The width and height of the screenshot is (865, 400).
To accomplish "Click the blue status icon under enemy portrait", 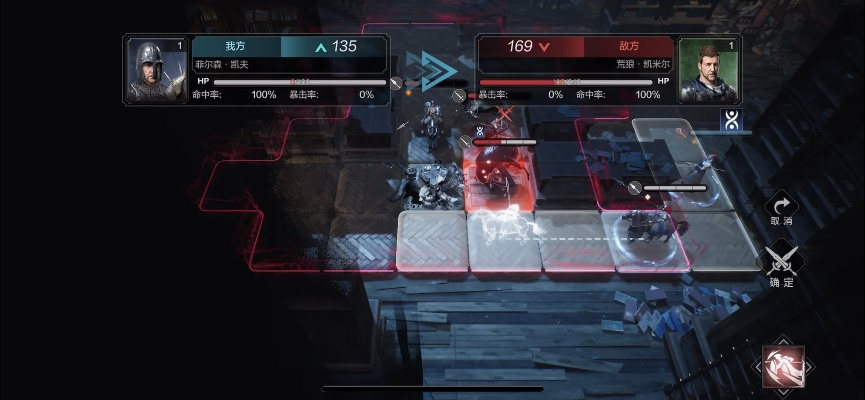I will point(731,121).
